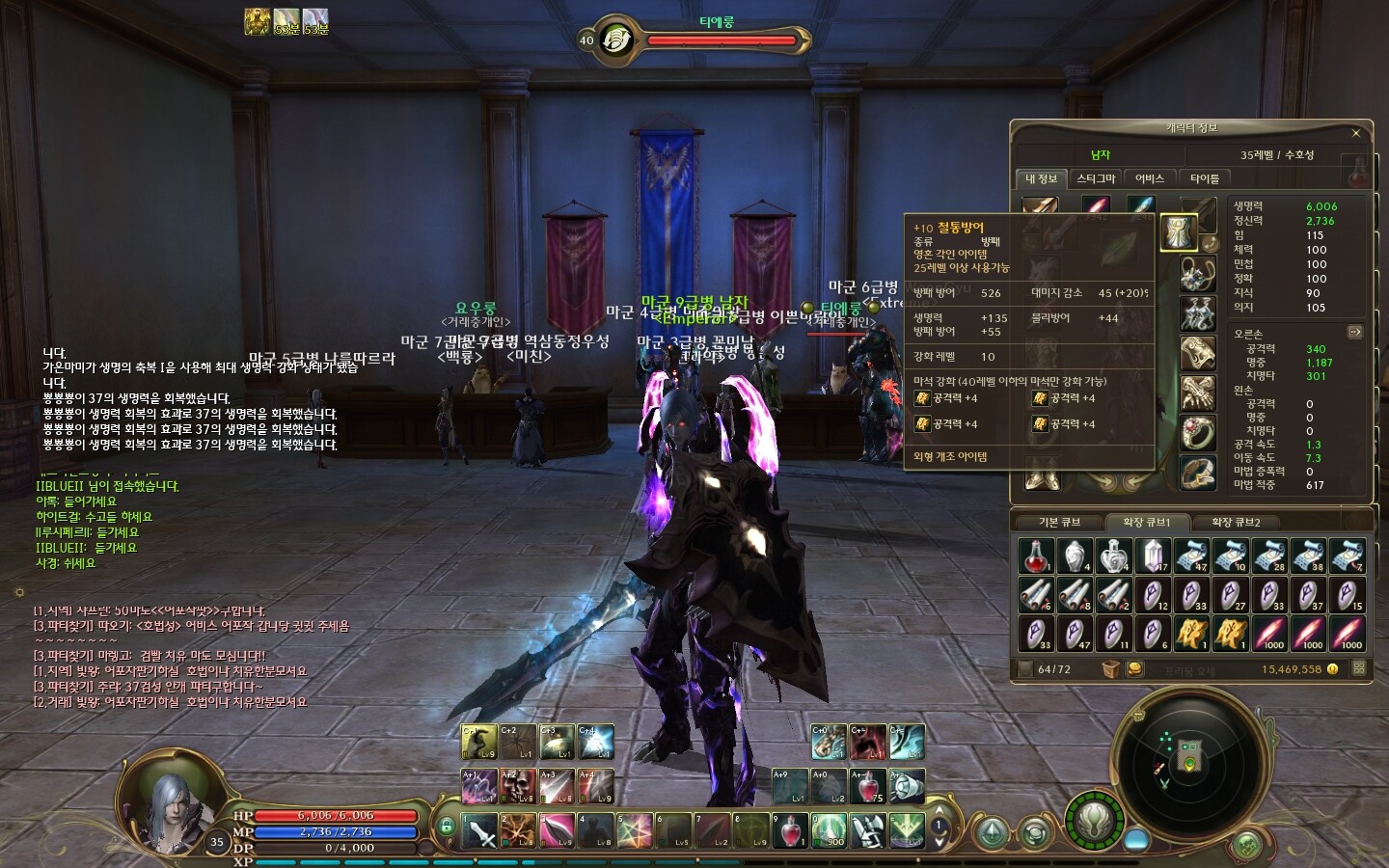Screen dimensions: 1389x868
Task: Select the equipped shield slot
Action: pos(1178,231)
